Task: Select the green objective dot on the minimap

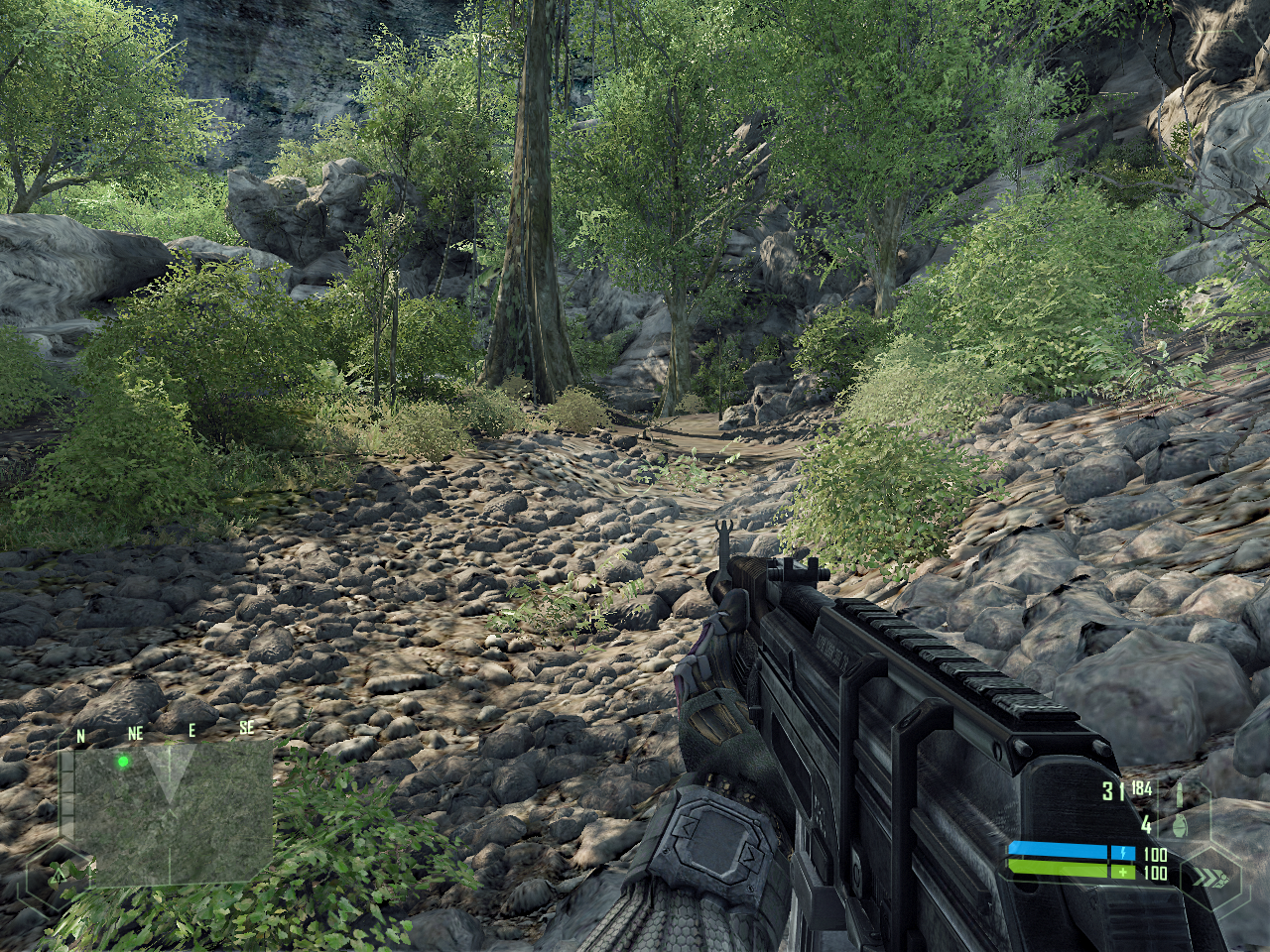Action: 123,762
